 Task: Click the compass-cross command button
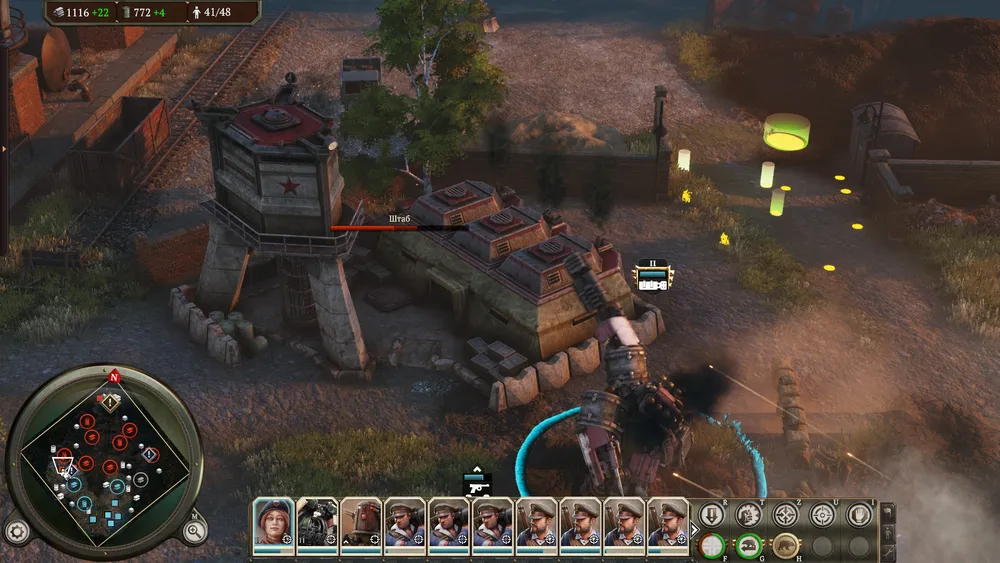coord(786,515)
